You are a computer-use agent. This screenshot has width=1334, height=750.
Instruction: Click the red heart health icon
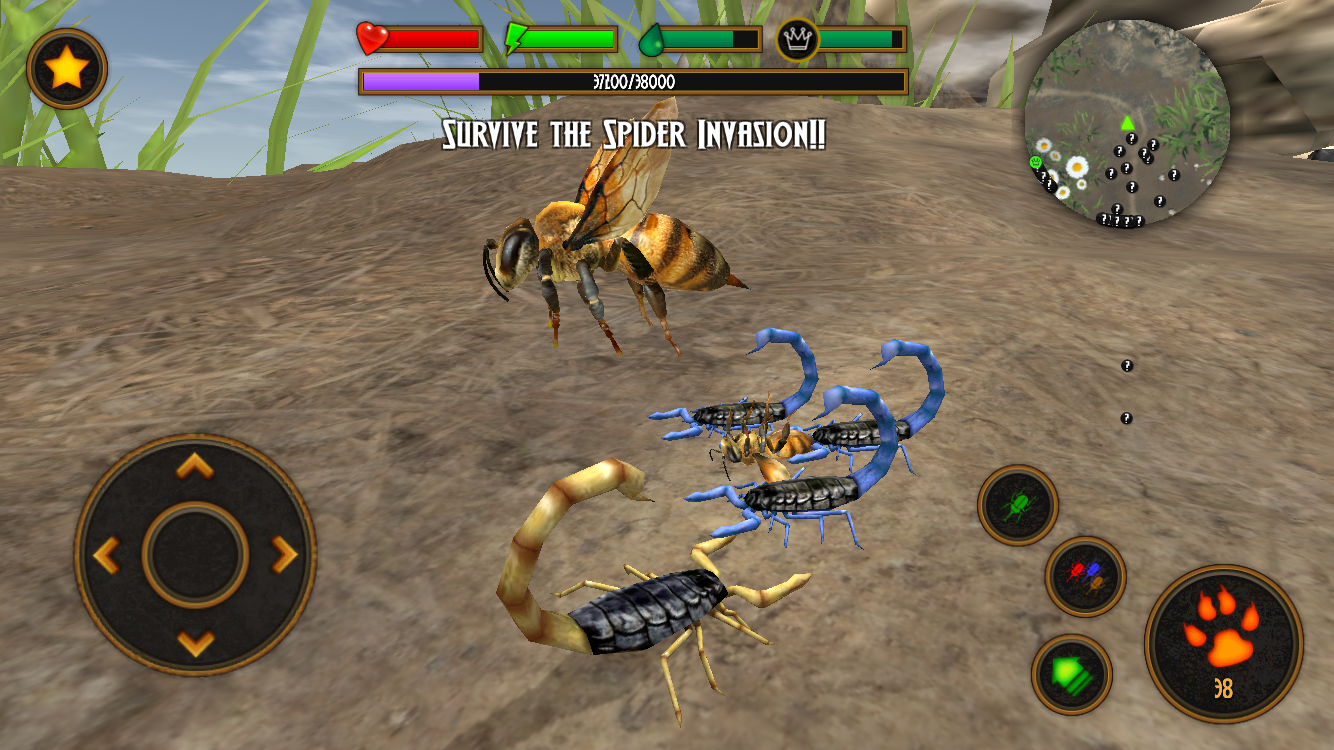(x=371, y=38)
